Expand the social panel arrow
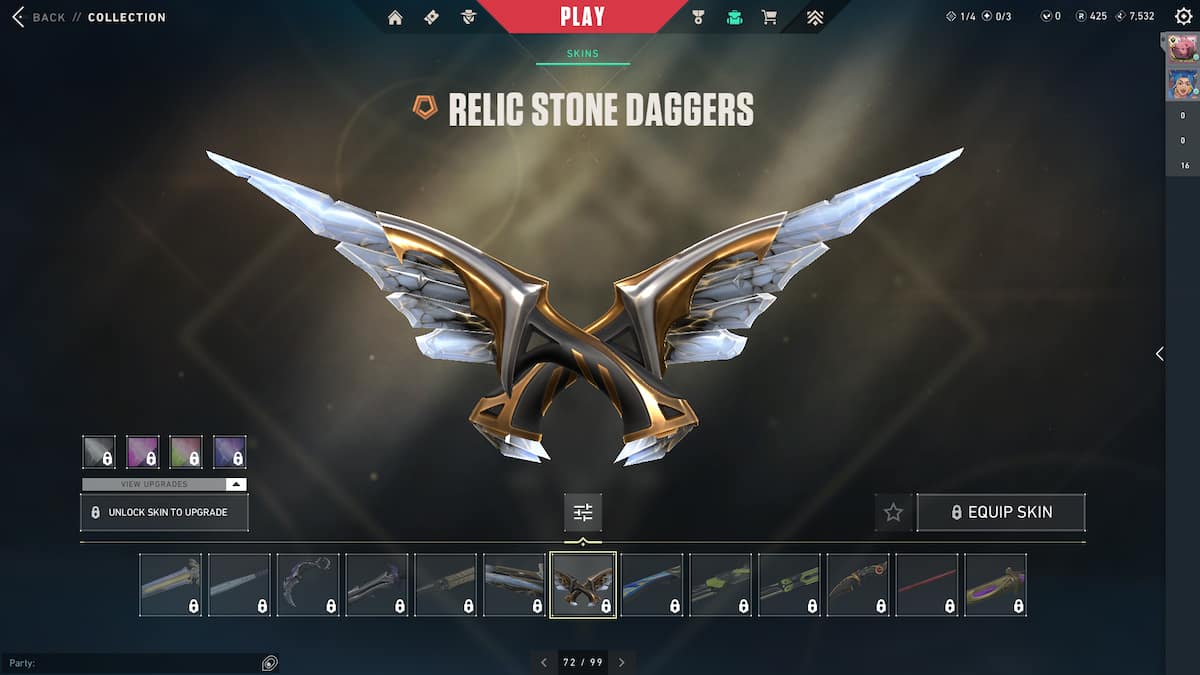The height and width of the screenshot is (675, 1200). [x=1159, y=354]
